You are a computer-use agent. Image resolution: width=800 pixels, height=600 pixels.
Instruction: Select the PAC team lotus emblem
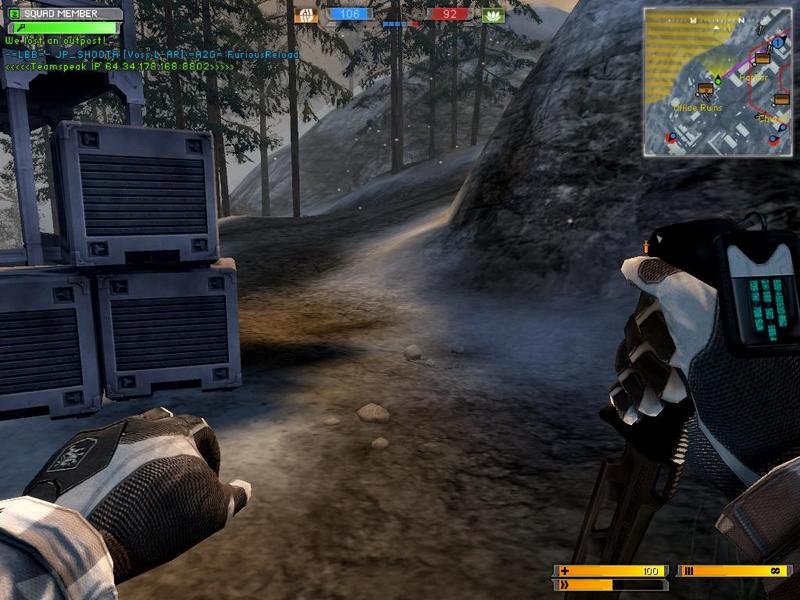pyautogui.click(x=491, y=15)
